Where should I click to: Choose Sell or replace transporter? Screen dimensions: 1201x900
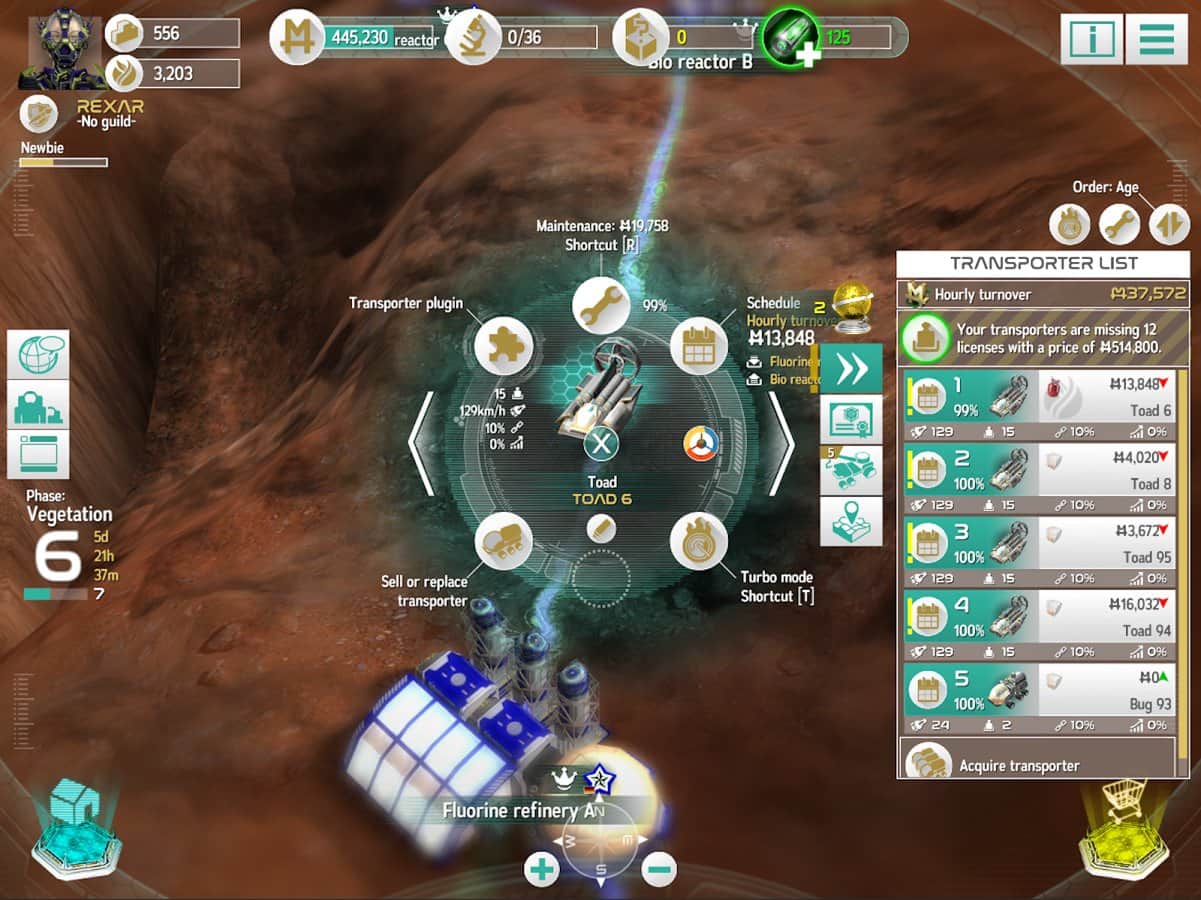click(x=503, y=541)
